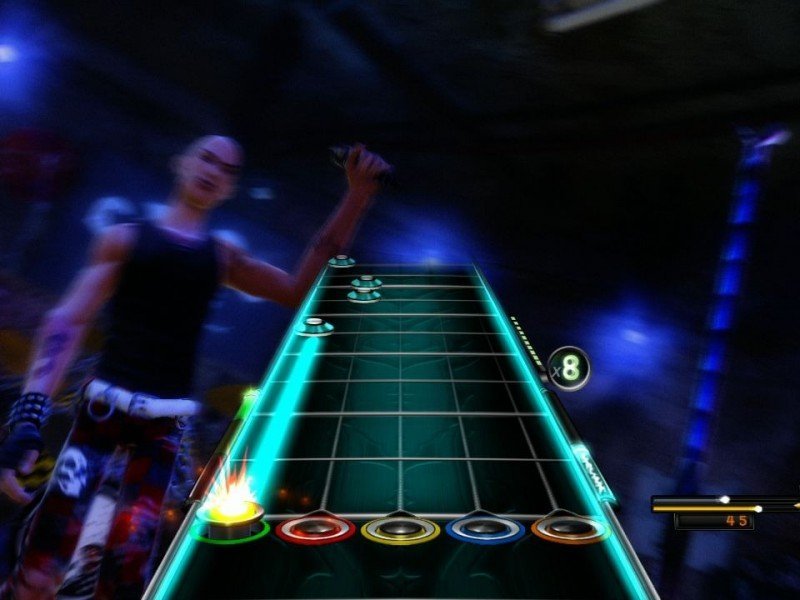Hit the green fret button
Viewport: 800px width, 600px height.
(230, 522)
